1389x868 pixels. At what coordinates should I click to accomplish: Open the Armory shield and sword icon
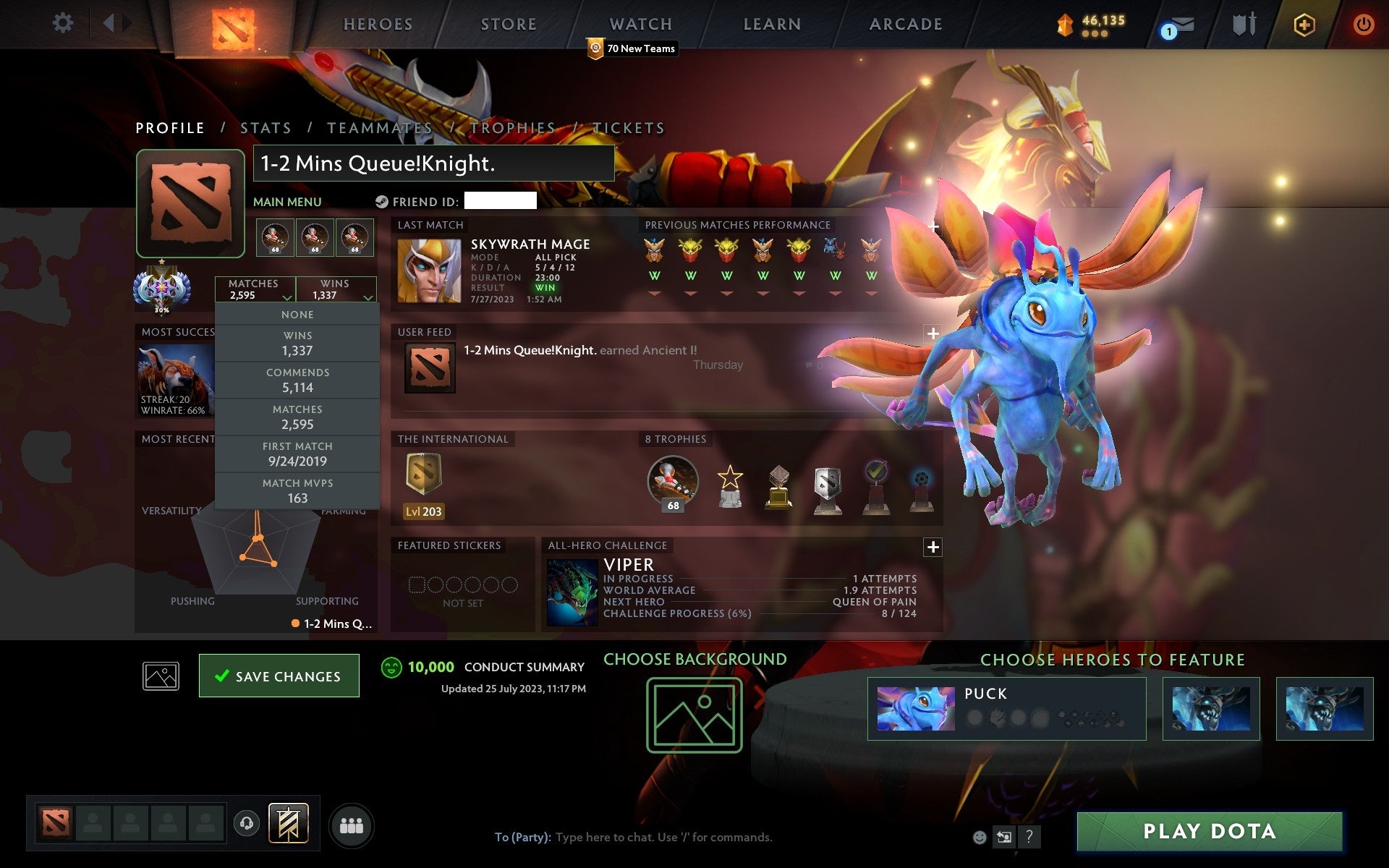[1244, 23]
